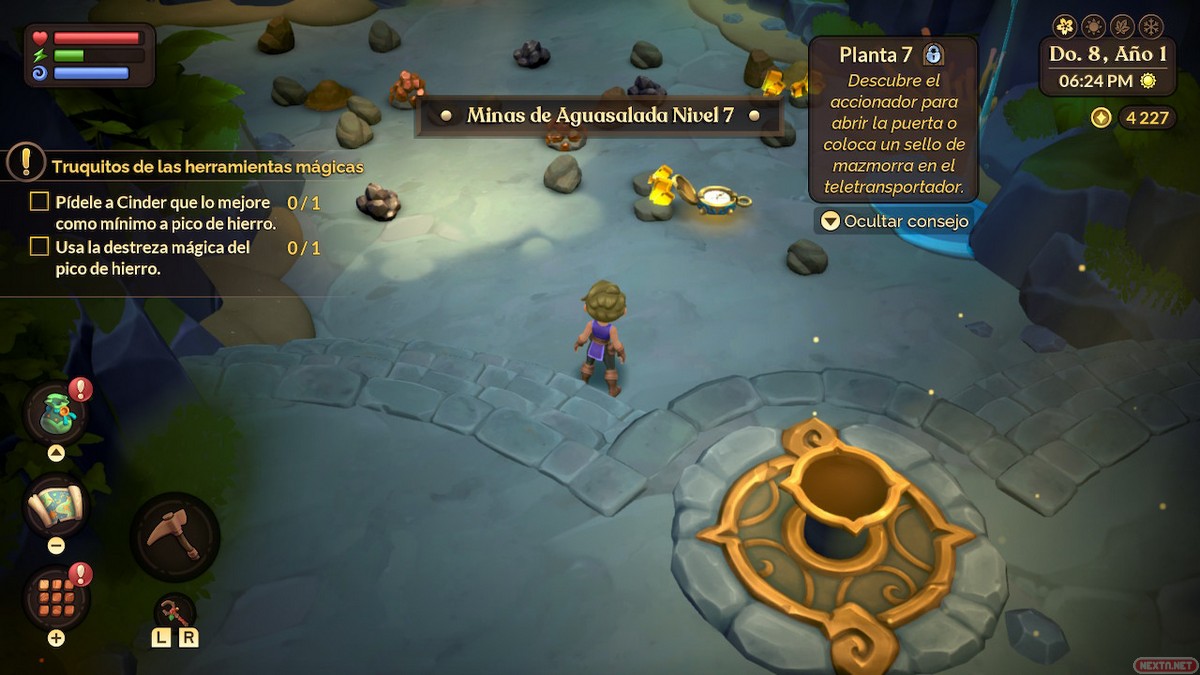Open the green backpack icon
The image size is (1200, 675).
pos(56,412)
